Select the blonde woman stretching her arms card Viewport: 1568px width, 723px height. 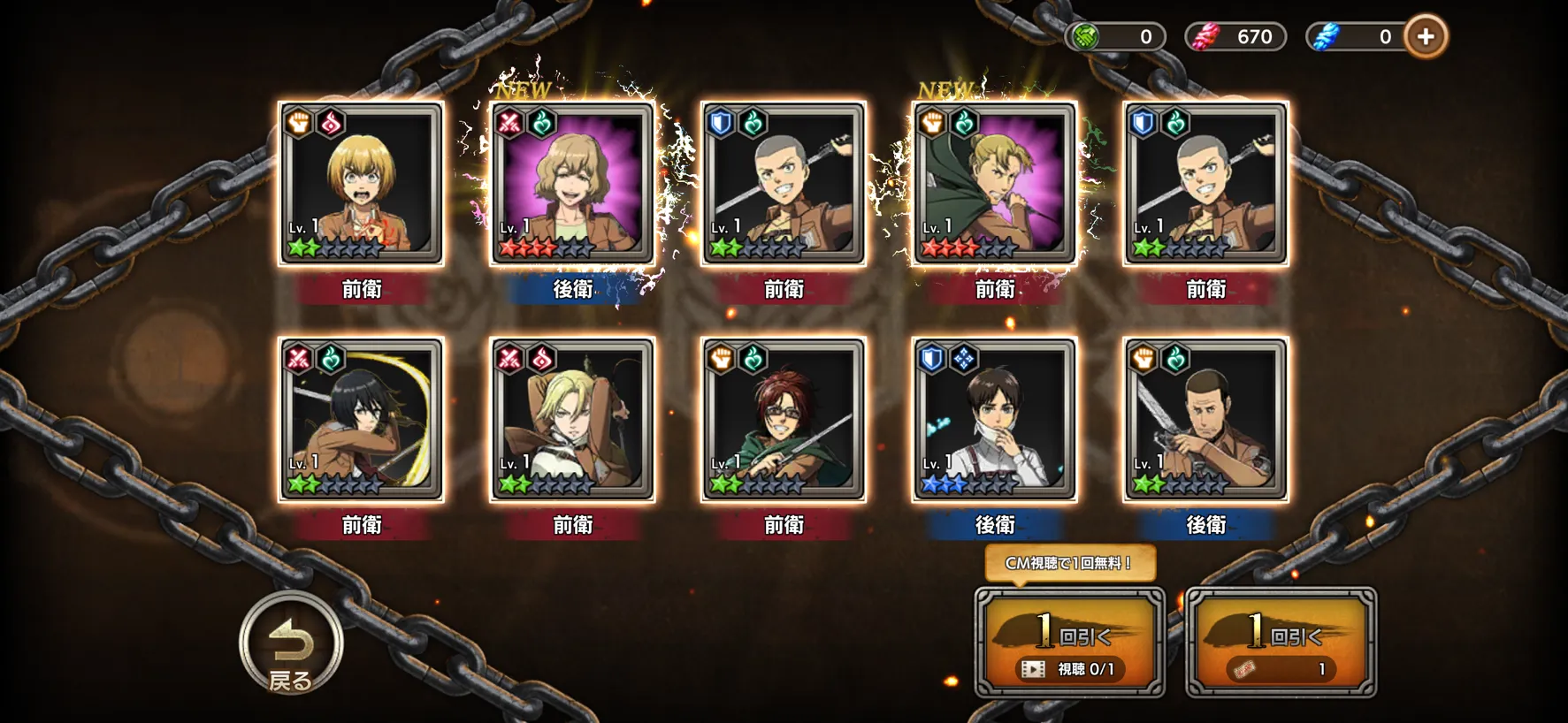pos(572,419)
